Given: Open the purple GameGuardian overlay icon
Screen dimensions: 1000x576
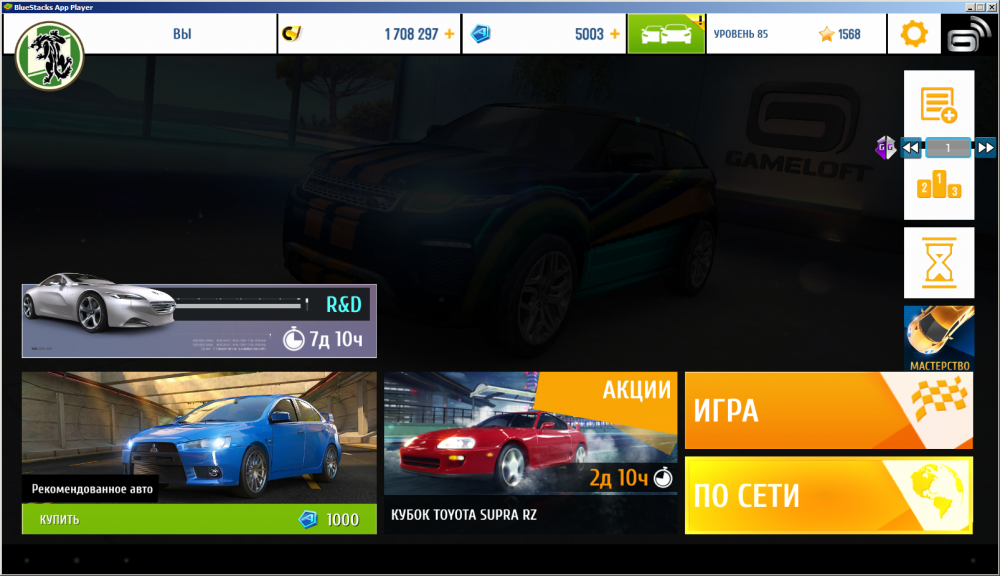Looking at the screenshot, I should pyautogui.click(x=885, y=148).
